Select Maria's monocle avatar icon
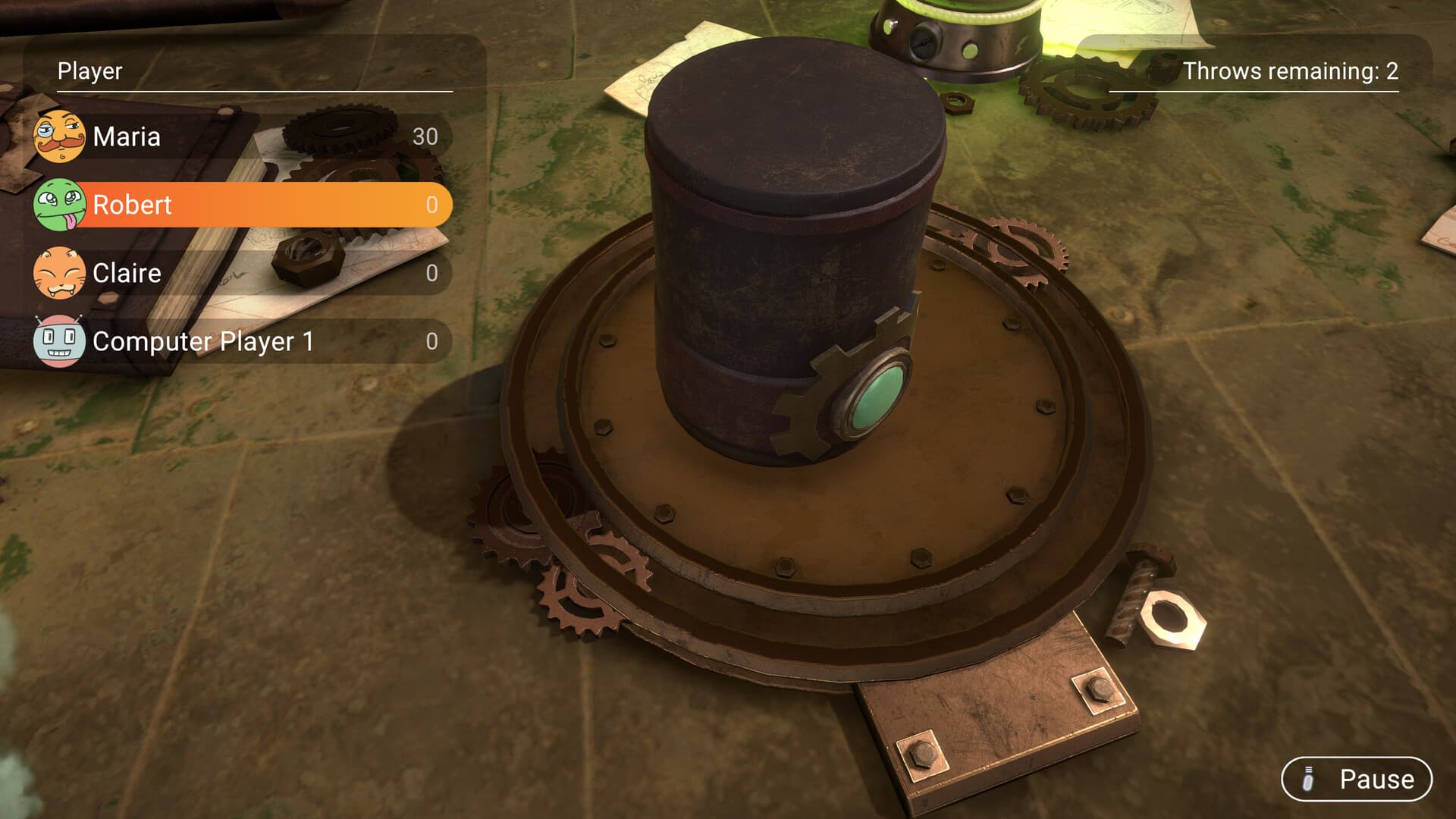The width and height of the screenshot is (1456, 819). [59, 137]
